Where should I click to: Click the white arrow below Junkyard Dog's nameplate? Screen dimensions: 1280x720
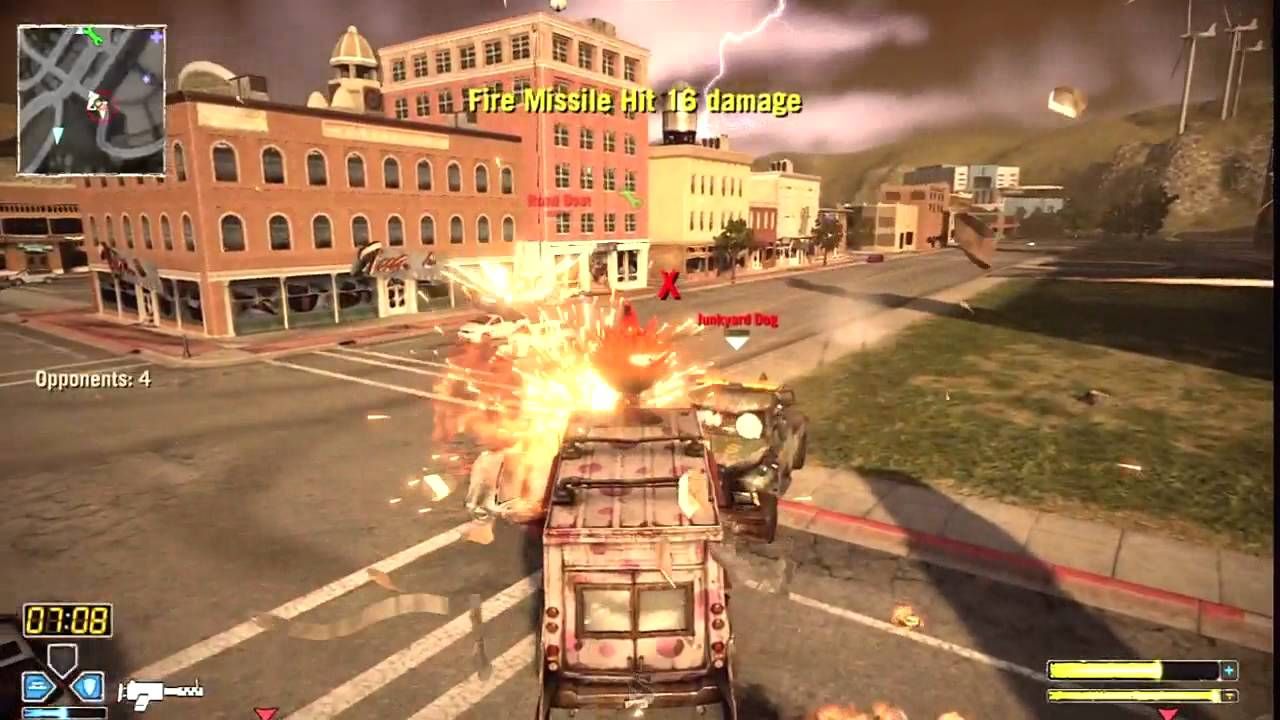tap(737, 342)
